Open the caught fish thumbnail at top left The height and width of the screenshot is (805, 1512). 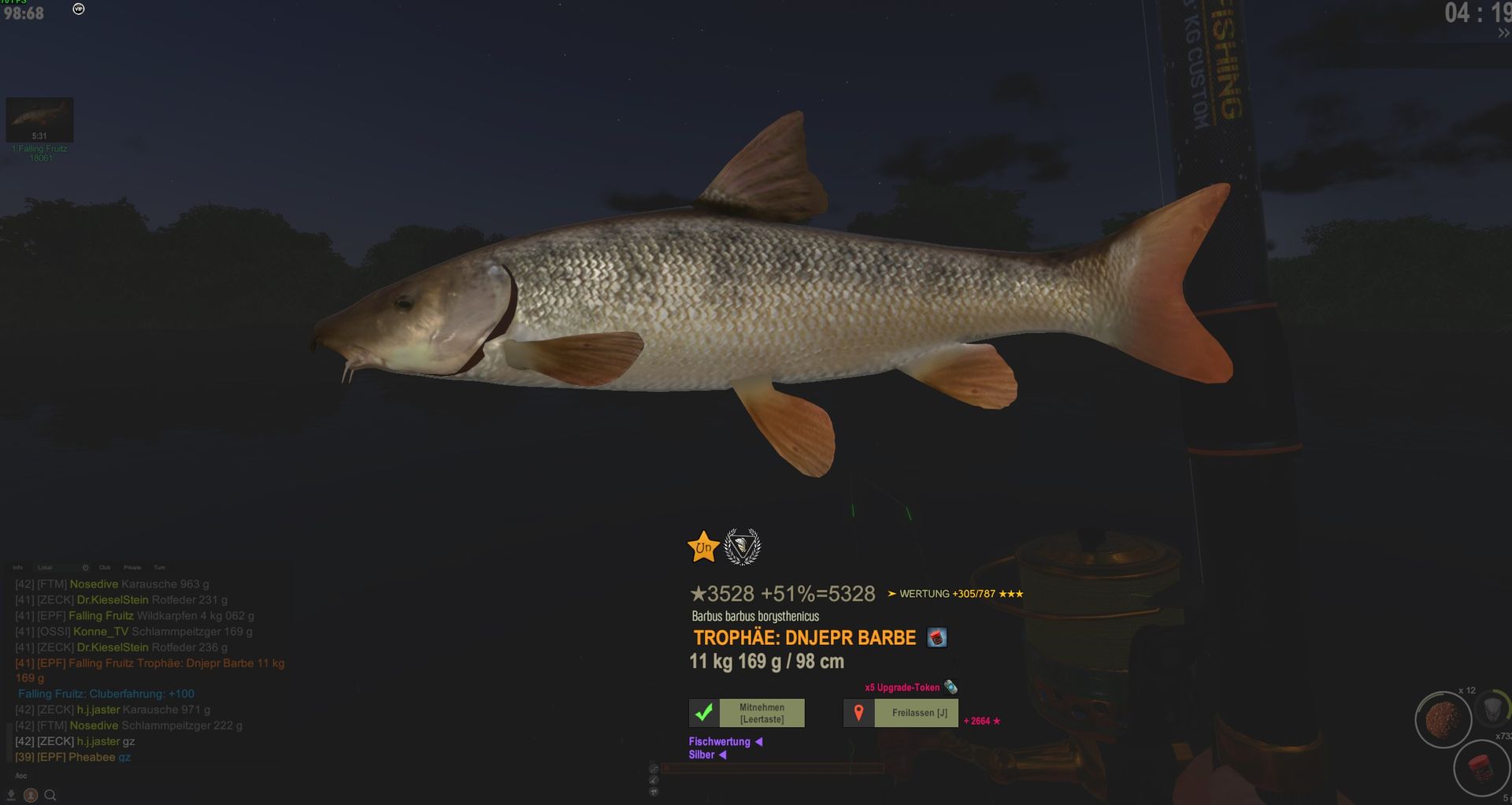39,120
